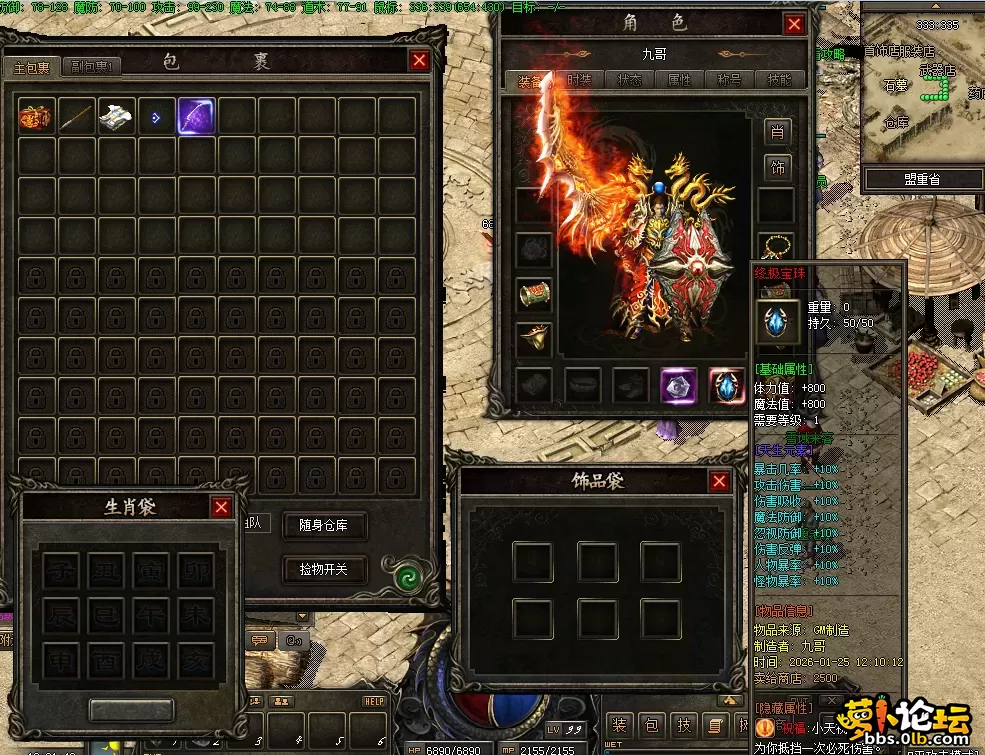985x755 pixels.
Task: Close the 生肖袋 zodiac bag window
Action: tap(221, 507)
